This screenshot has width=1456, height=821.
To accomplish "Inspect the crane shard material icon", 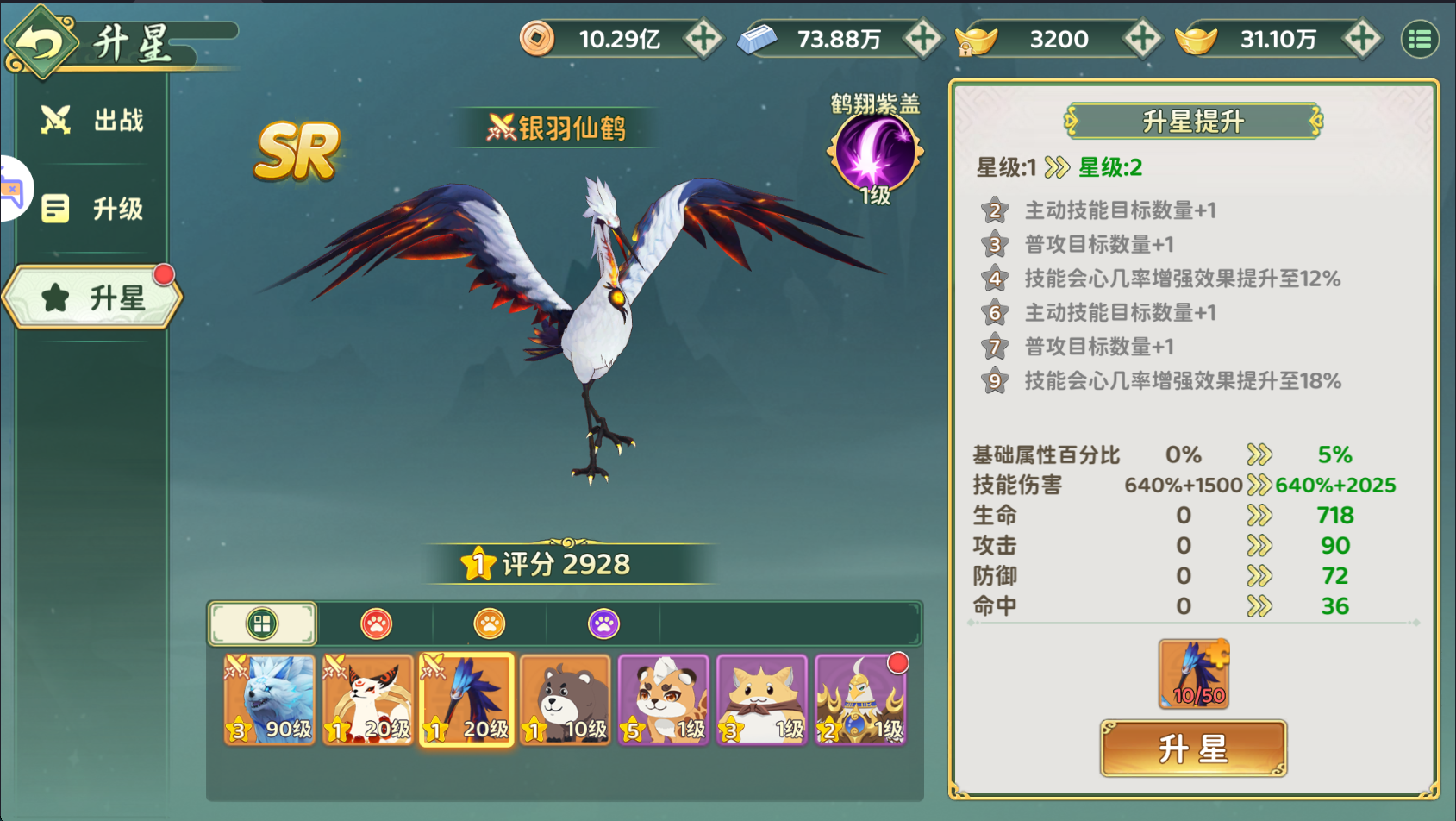I will (1194, 674).
